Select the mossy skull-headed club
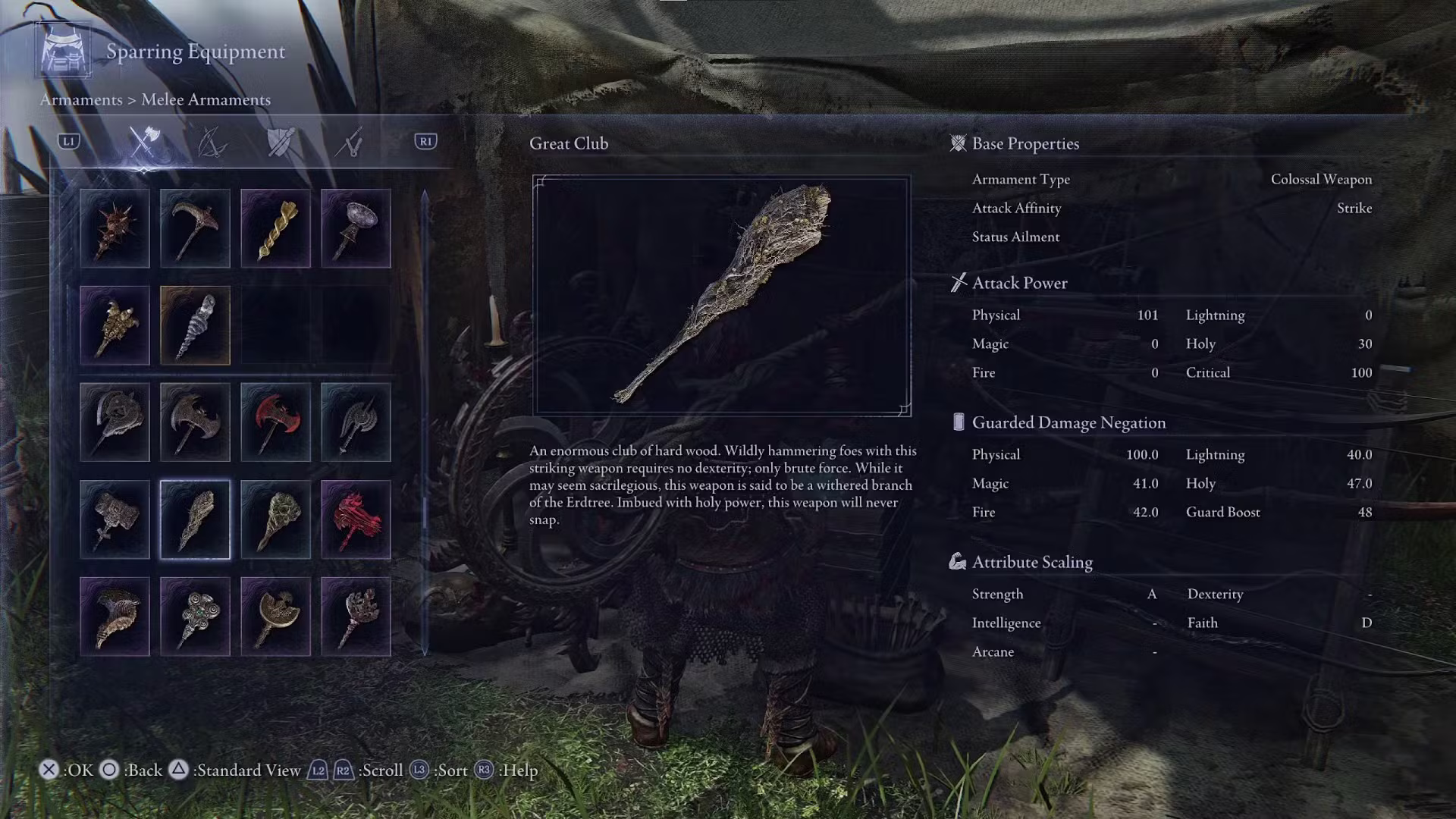The height and width of the screenshot is (819, 1456). pos(275,519)
